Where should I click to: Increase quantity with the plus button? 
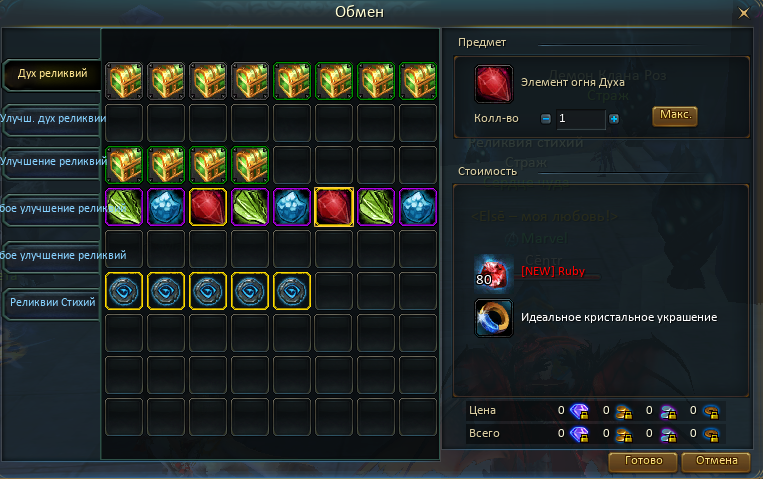point(614,119)
